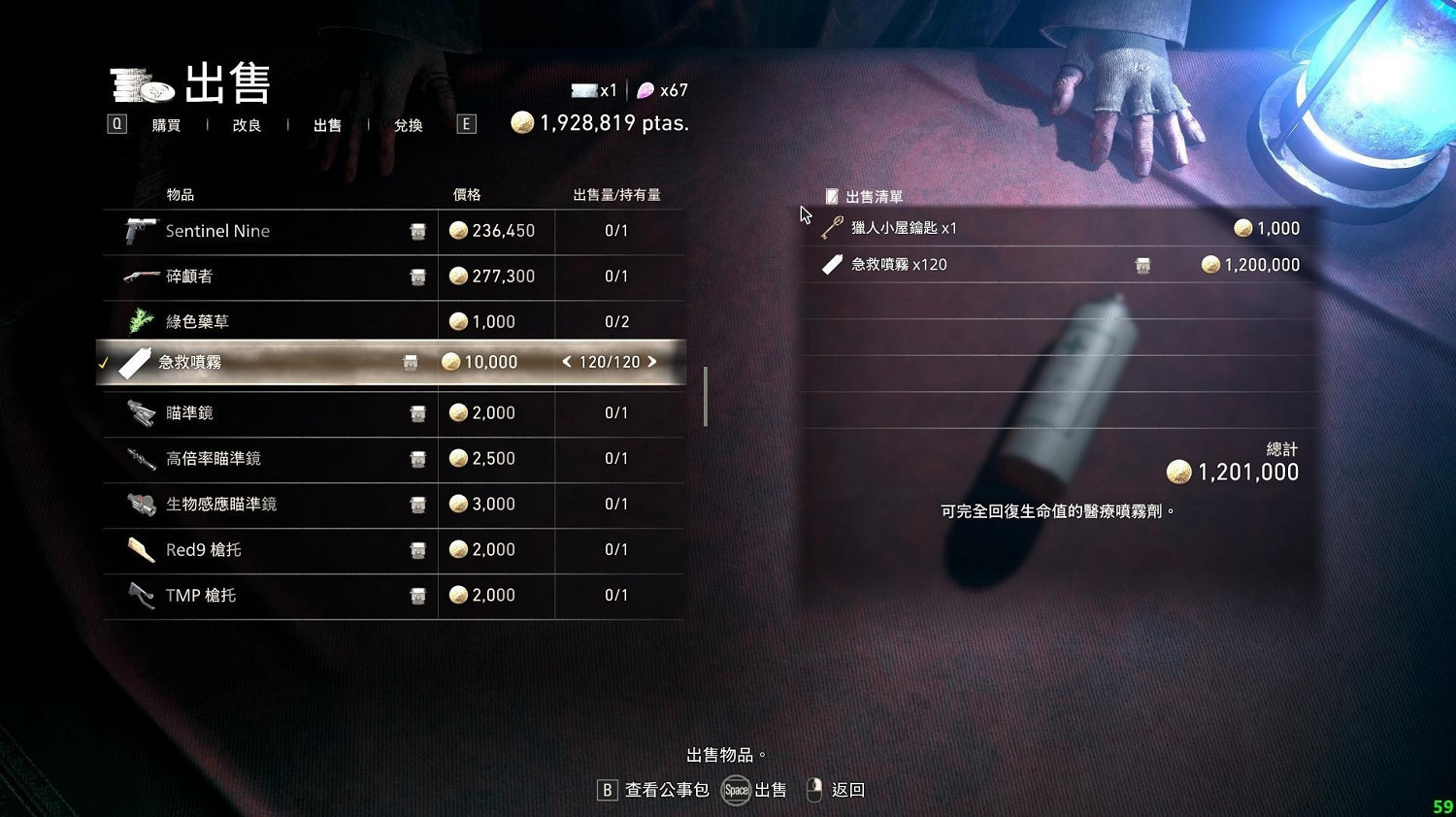The height and width of the screenshot is (817, 1456).
Task: Click the gold coin icon beside ptas total
Action: (x=524, y=123)
